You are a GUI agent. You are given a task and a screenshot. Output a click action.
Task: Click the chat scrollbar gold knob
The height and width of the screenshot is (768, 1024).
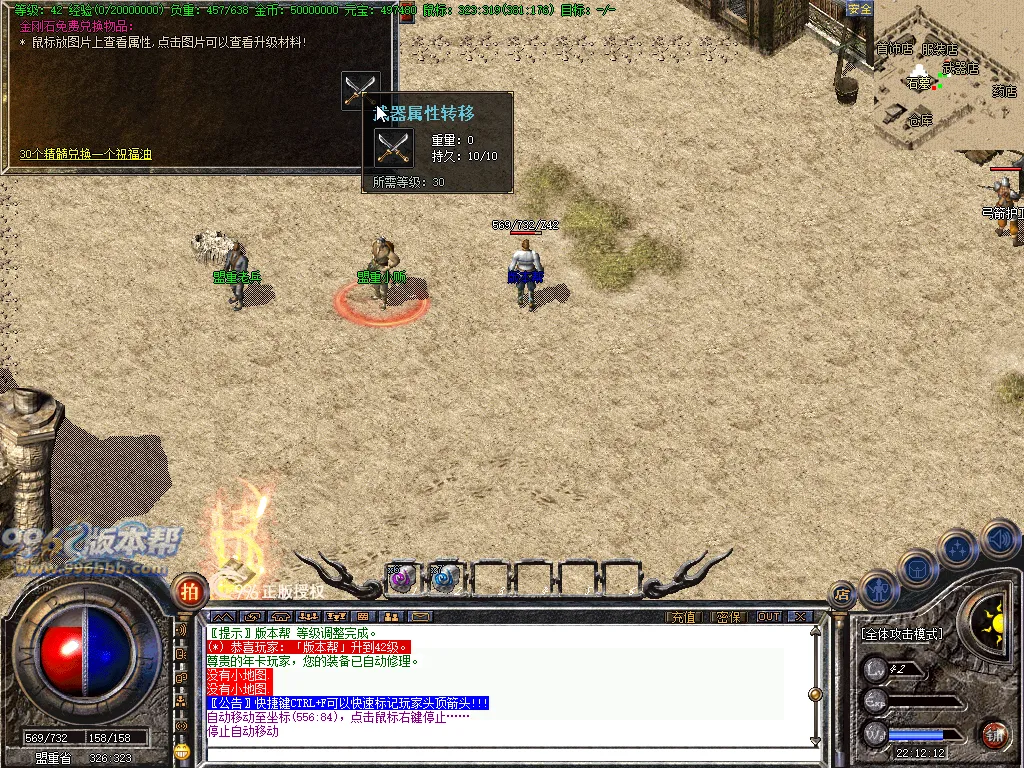816,694
